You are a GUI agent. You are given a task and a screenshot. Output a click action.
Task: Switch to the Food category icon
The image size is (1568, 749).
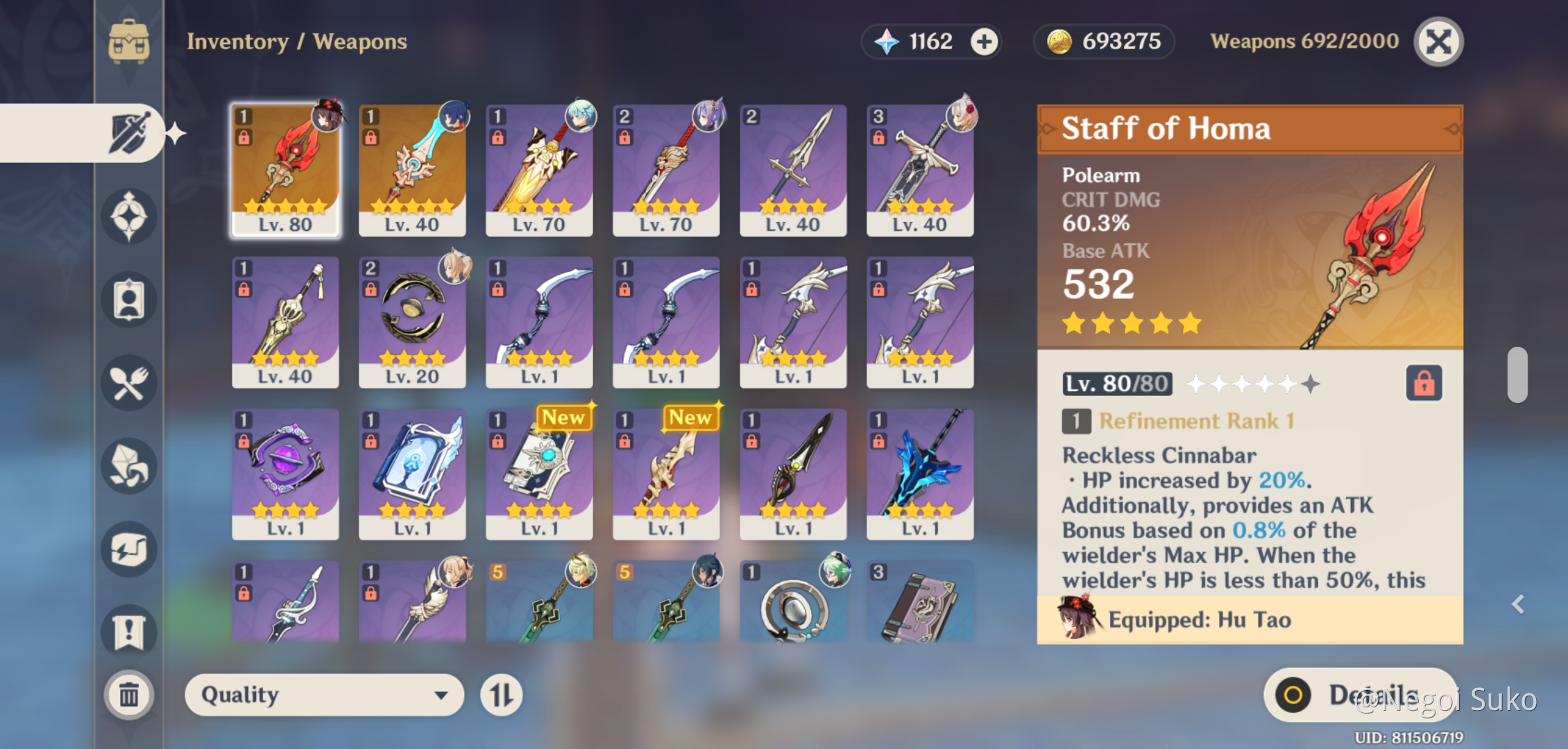[x=128, y=383]
